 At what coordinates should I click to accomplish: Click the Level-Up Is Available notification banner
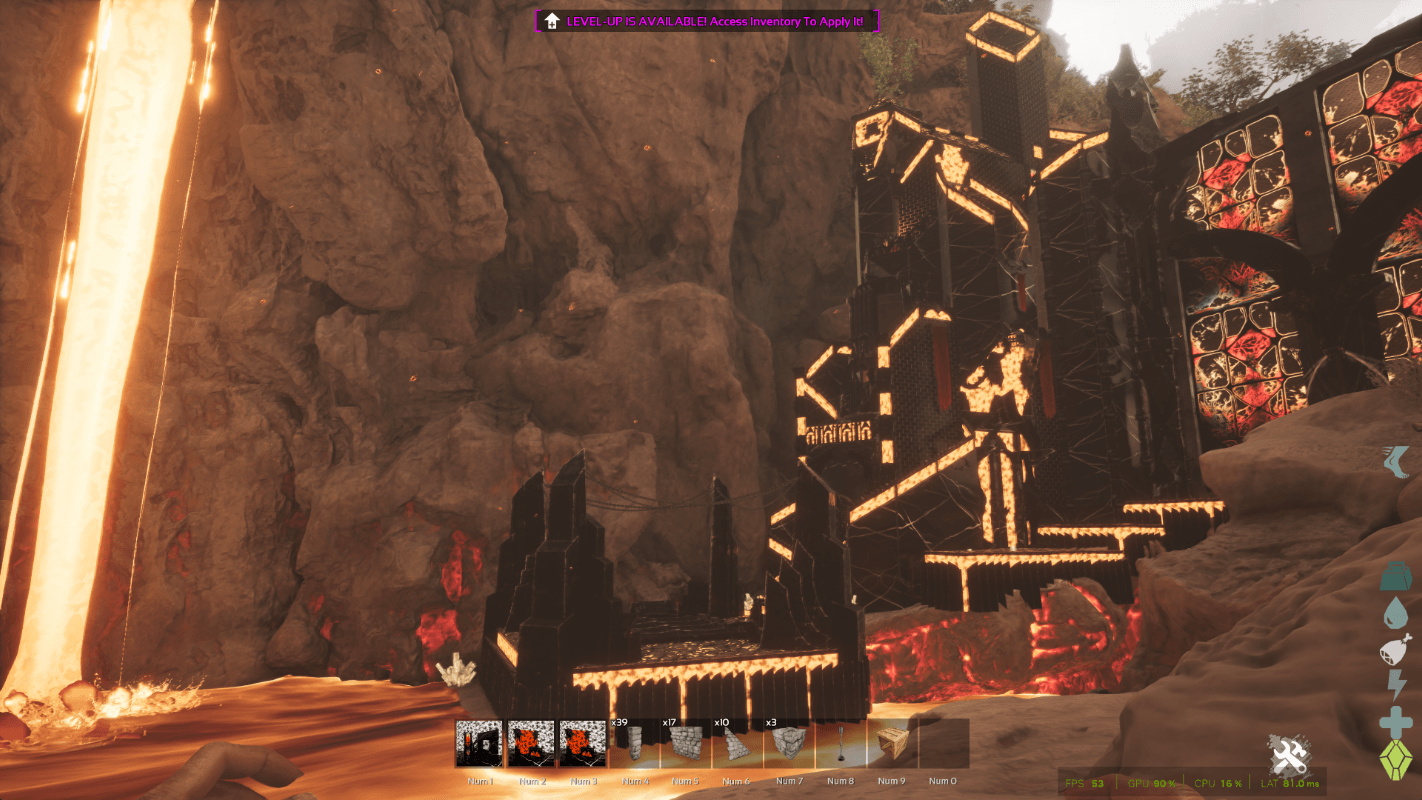pos(709,21)
